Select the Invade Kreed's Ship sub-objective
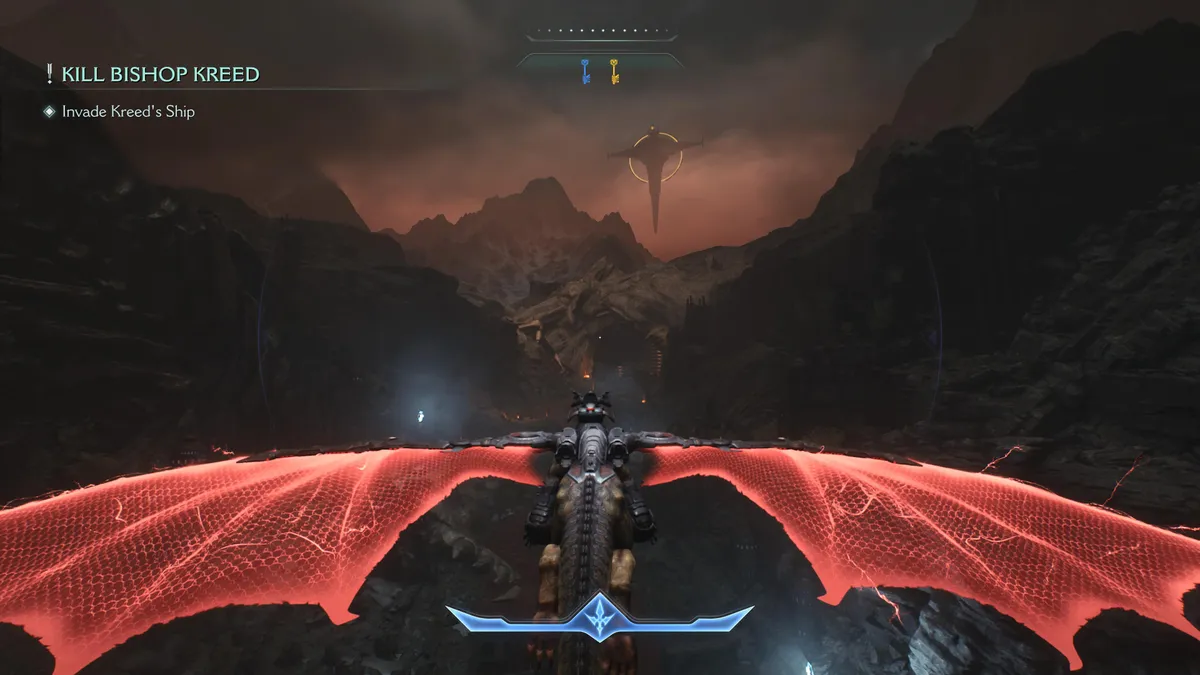The height and width of the screenshot is (675, 1200). tap(128, 112)
